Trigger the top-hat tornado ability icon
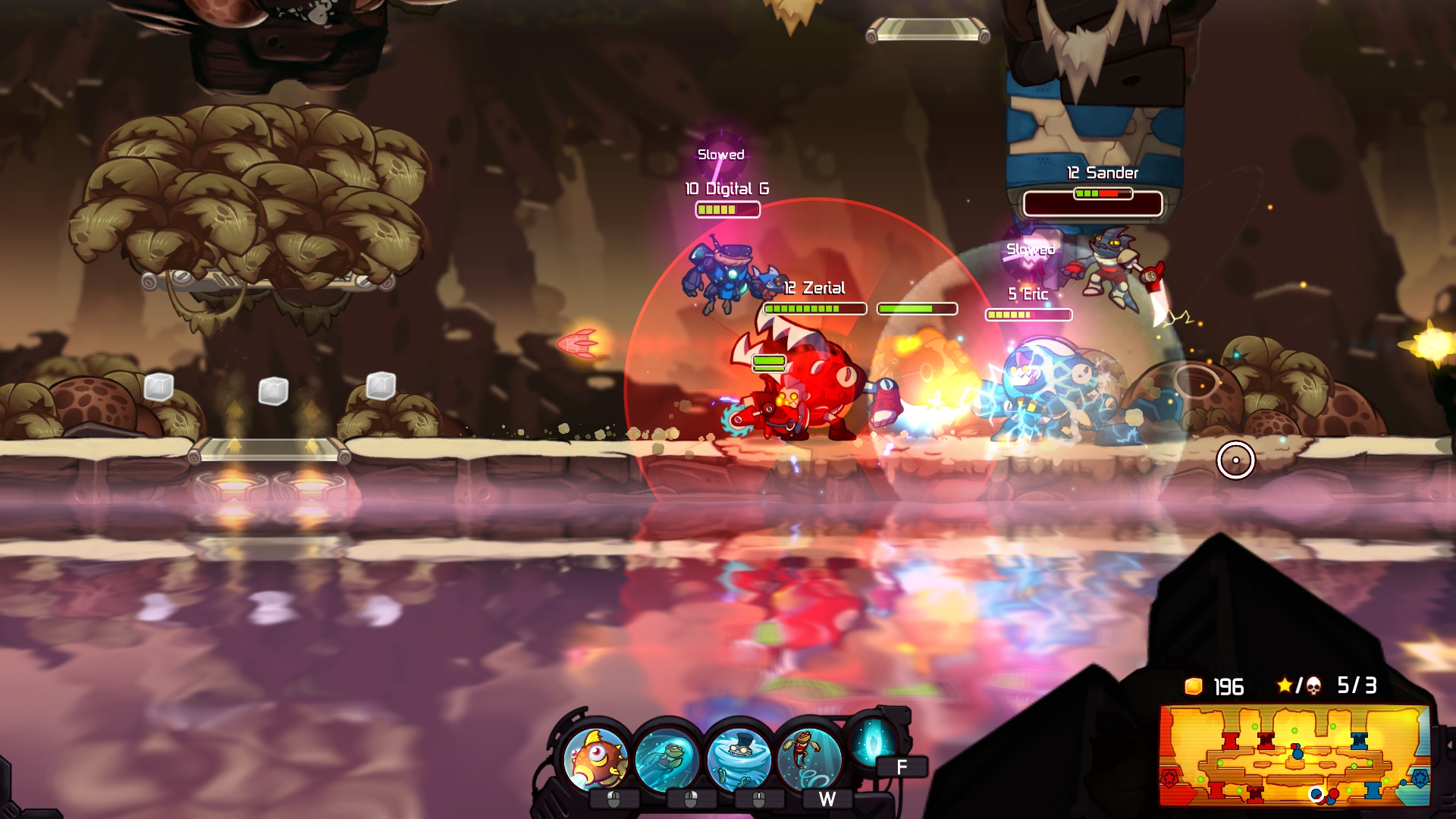Screen dimensions: 1456x819 point(738,758)
